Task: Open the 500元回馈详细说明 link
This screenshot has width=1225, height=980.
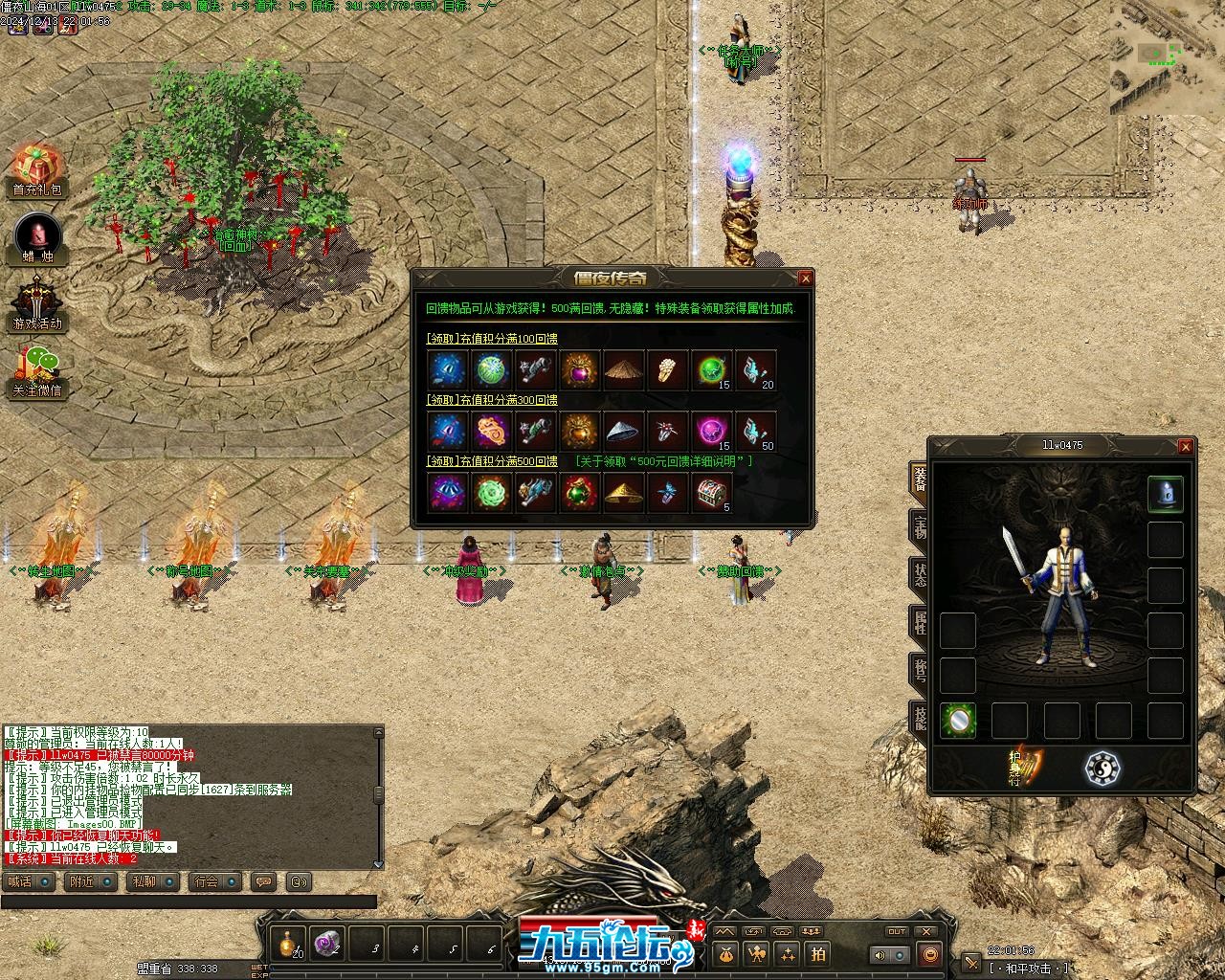Action: click(663, 461)
